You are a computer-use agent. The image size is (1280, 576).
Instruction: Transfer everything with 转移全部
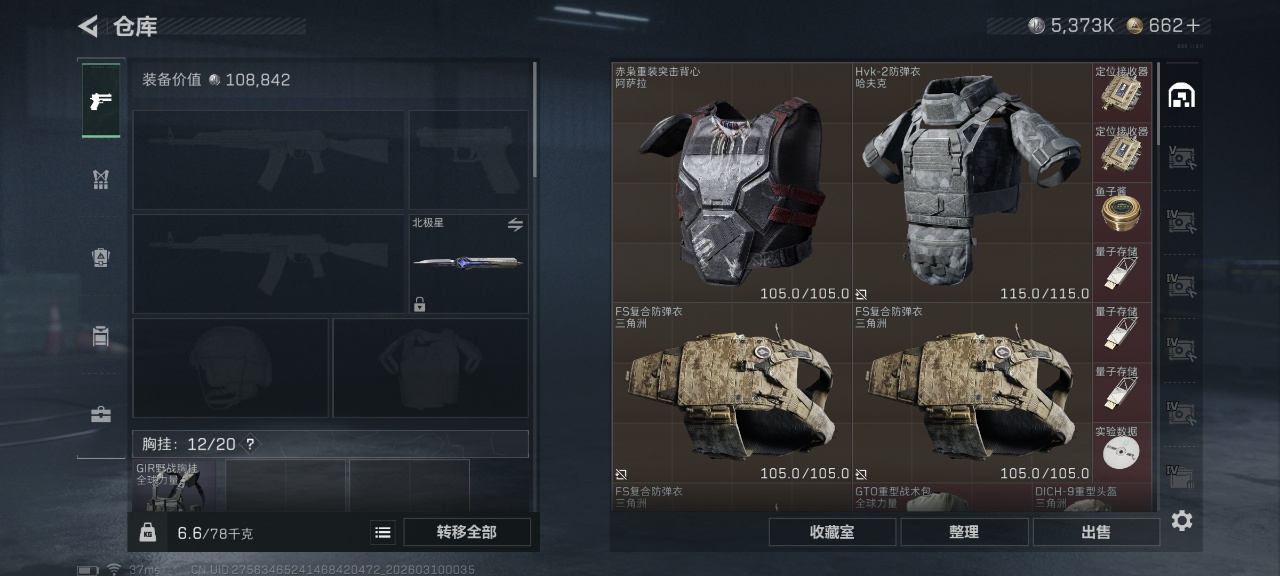pos(467,532)
